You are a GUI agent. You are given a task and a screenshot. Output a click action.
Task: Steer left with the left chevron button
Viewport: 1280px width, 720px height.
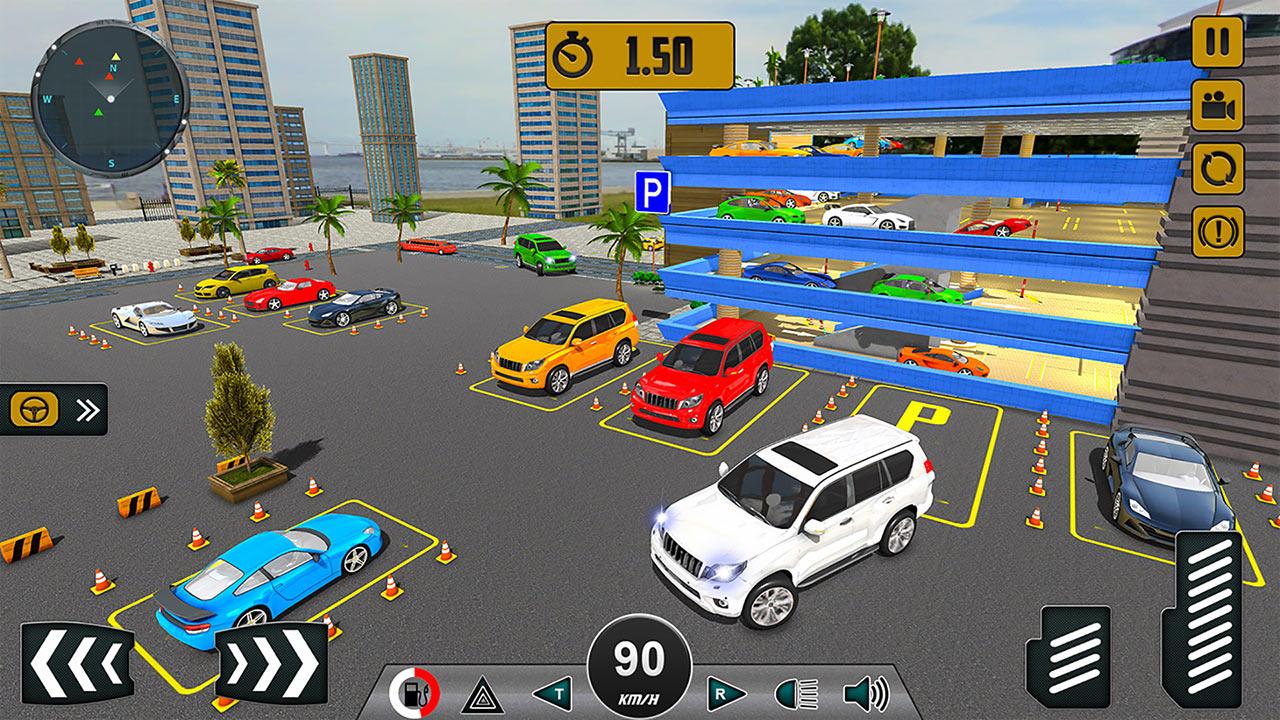[77, 661]
